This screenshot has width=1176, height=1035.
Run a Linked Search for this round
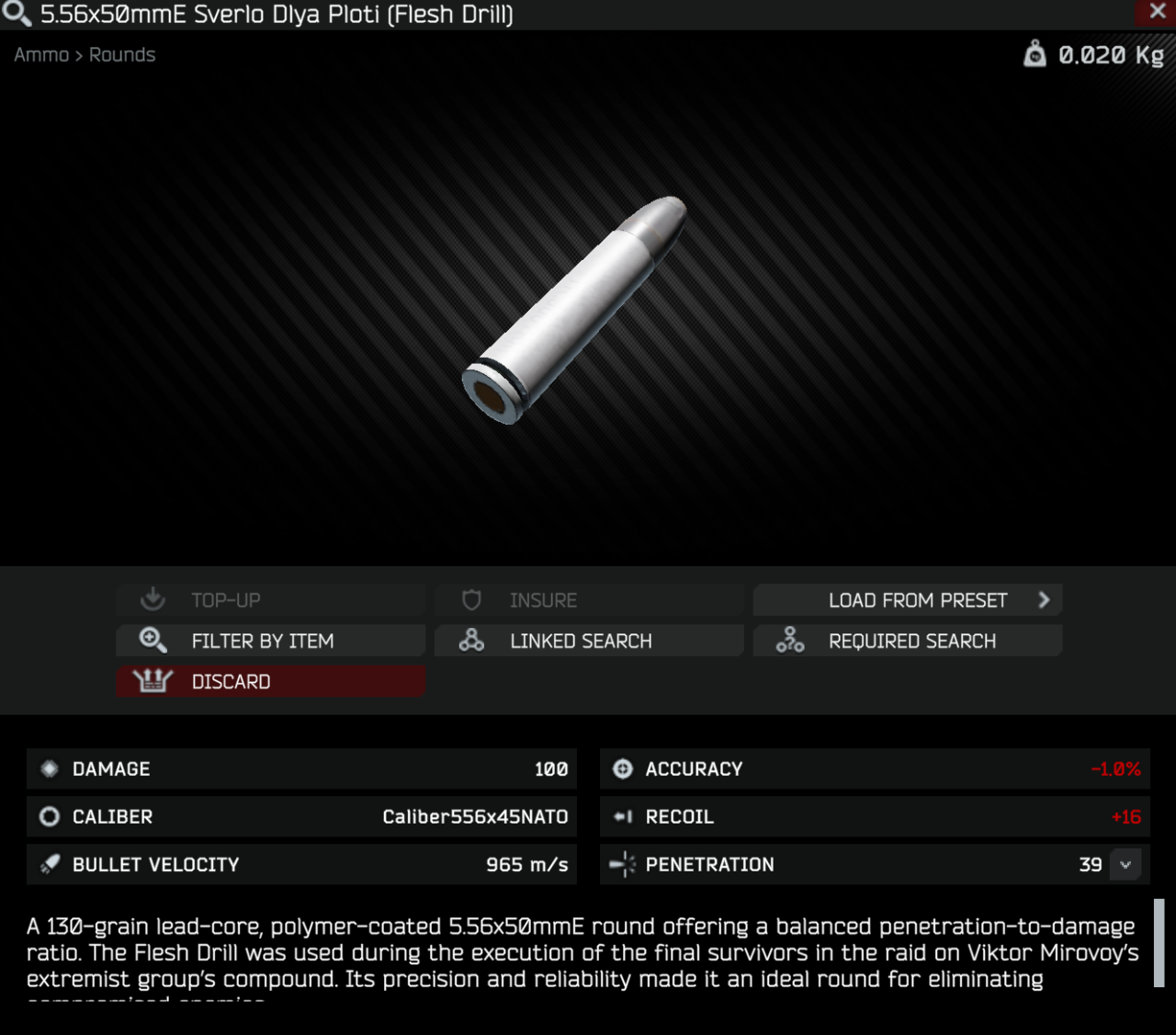coord(589,641)
